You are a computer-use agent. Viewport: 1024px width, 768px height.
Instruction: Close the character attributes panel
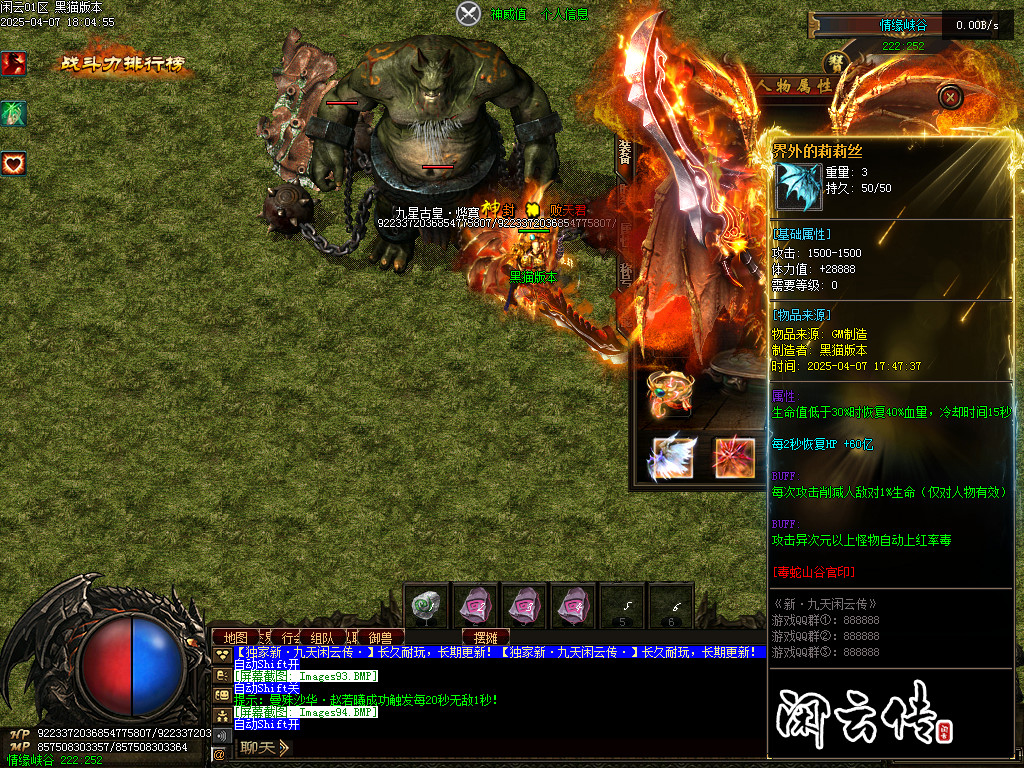click(x=950, y=97)
